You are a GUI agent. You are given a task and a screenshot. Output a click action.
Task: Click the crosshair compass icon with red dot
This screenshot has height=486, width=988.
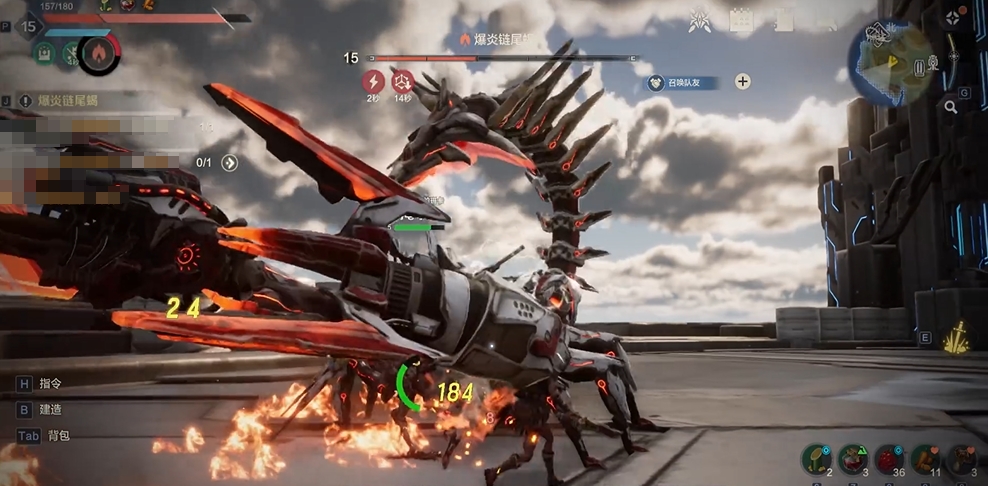pos(952,18)
